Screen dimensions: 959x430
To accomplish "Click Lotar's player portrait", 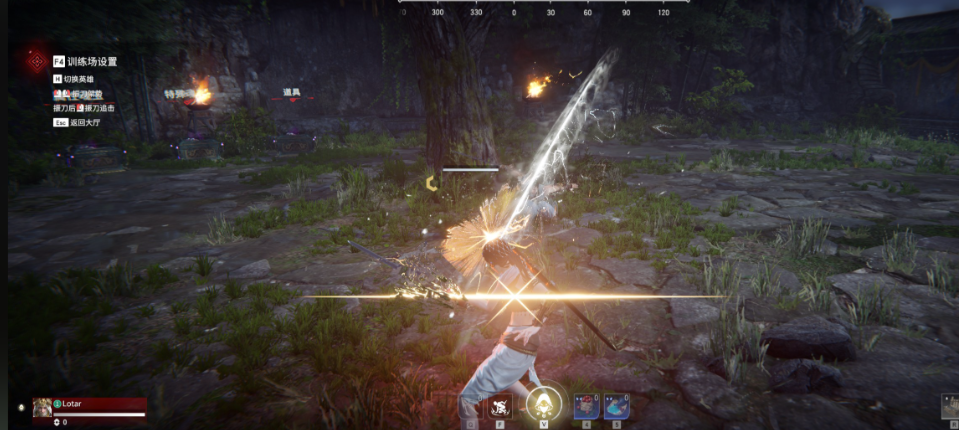I will pyautogui.click(x=42, y=407).
